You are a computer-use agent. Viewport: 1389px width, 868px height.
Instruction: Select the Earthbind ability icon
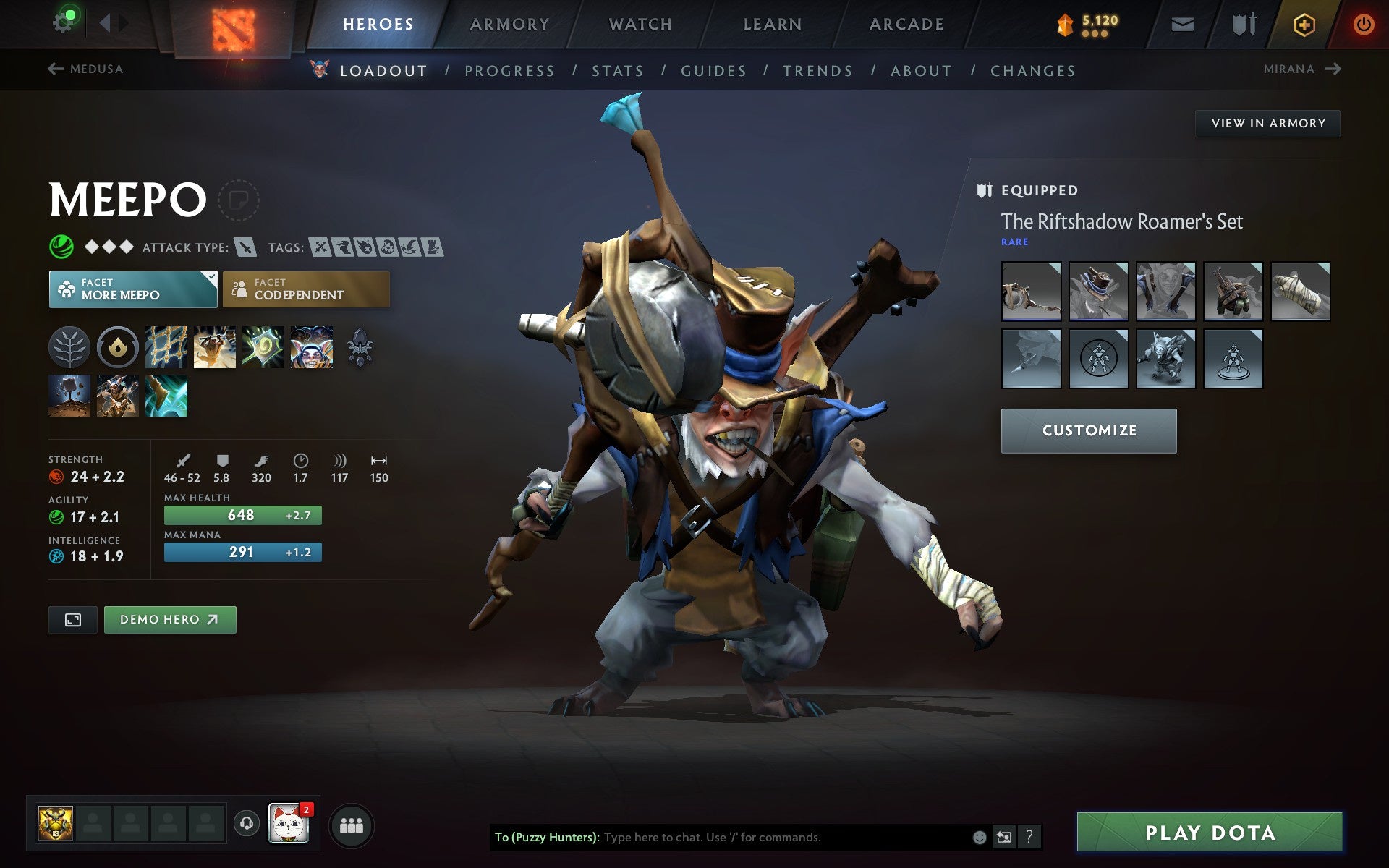166,347
